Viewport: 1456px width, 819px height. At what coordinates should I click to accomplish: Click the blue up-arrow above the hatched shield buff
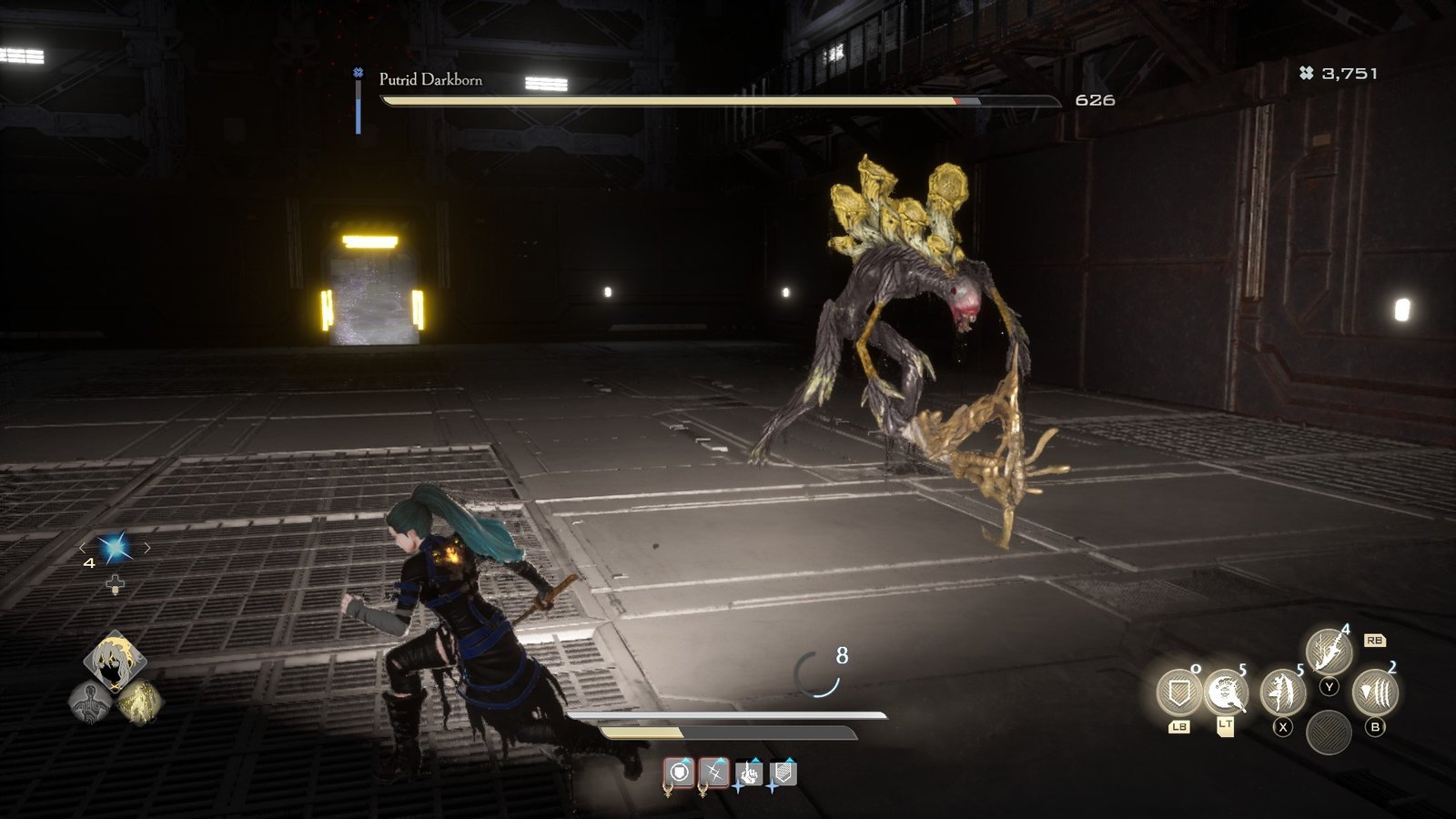(x=790, y=760)
